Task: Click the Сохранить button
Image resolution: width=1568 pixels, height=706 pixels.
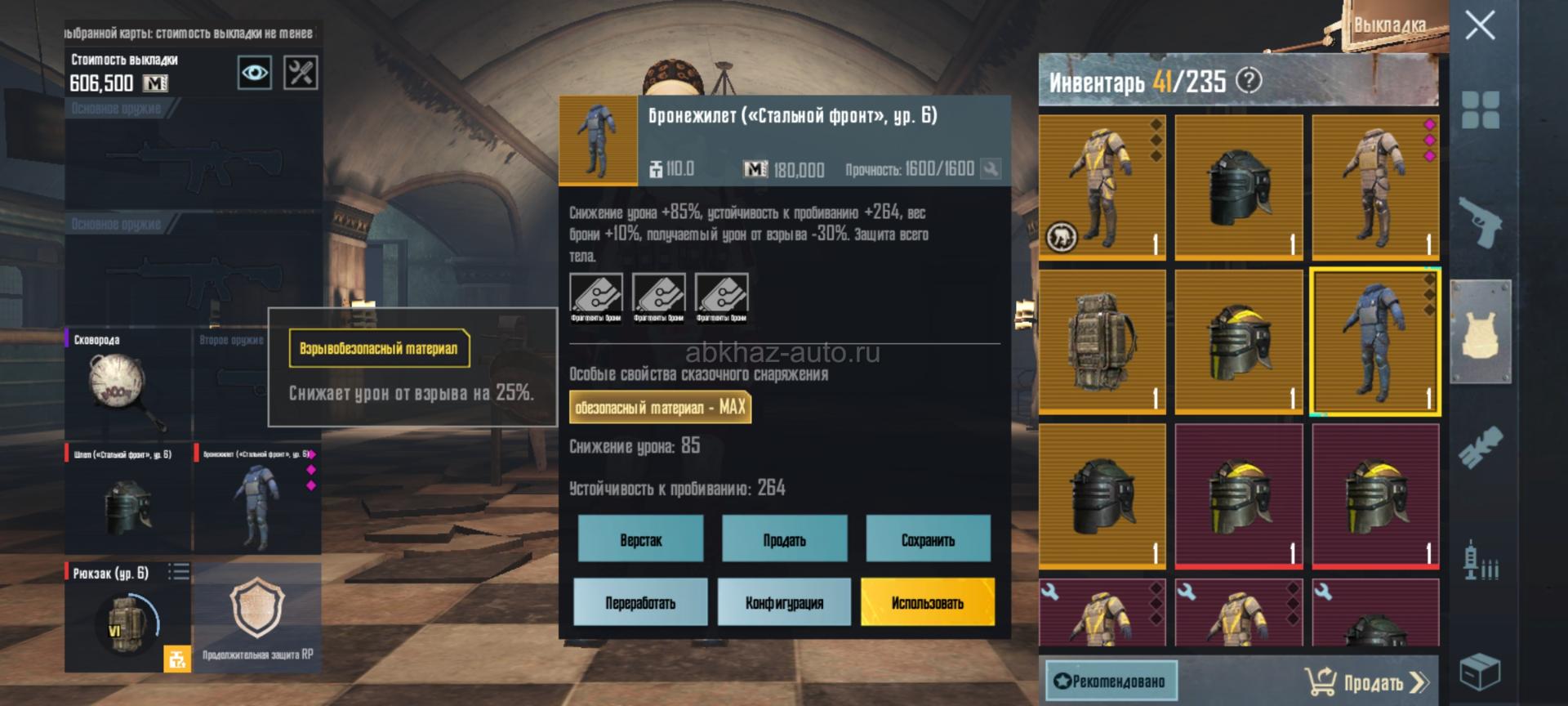Action: click(928, 539)
